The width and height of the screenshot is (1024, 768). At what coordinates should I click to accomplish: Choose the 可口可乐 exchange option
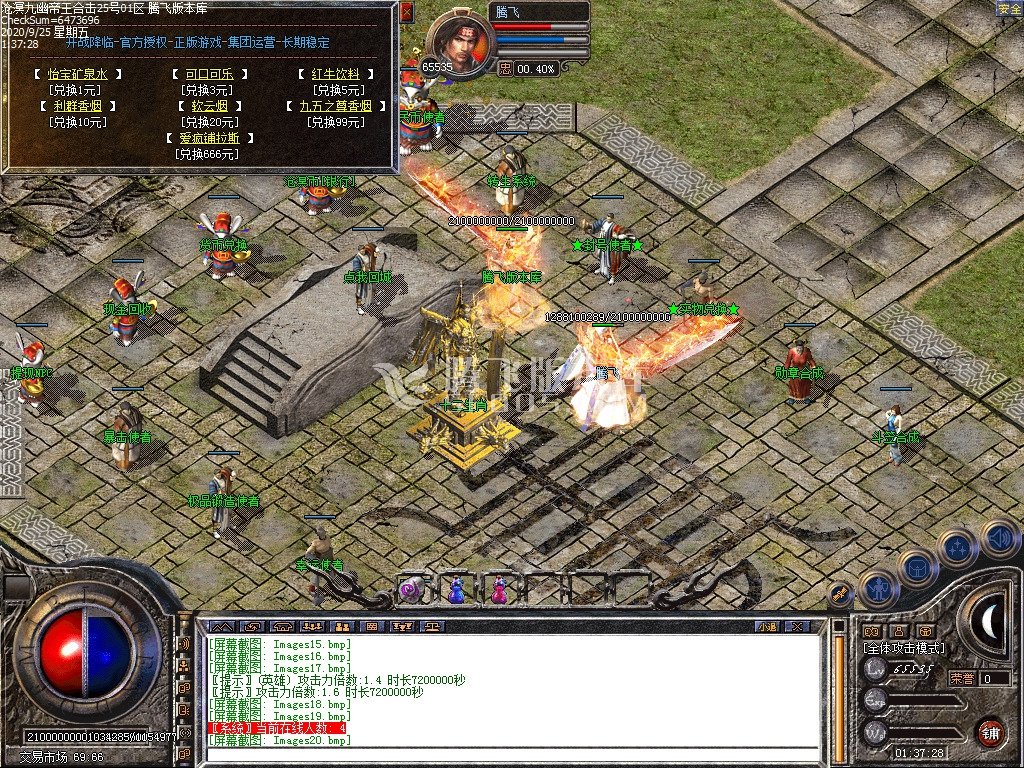pos(208,74)
